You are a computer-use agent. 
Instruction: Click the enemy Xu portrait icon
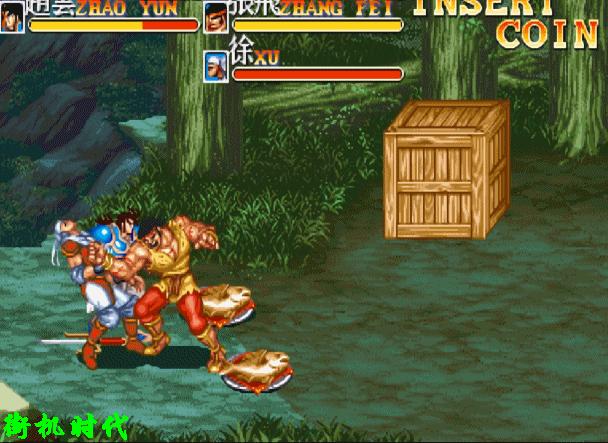pos(217,66)
